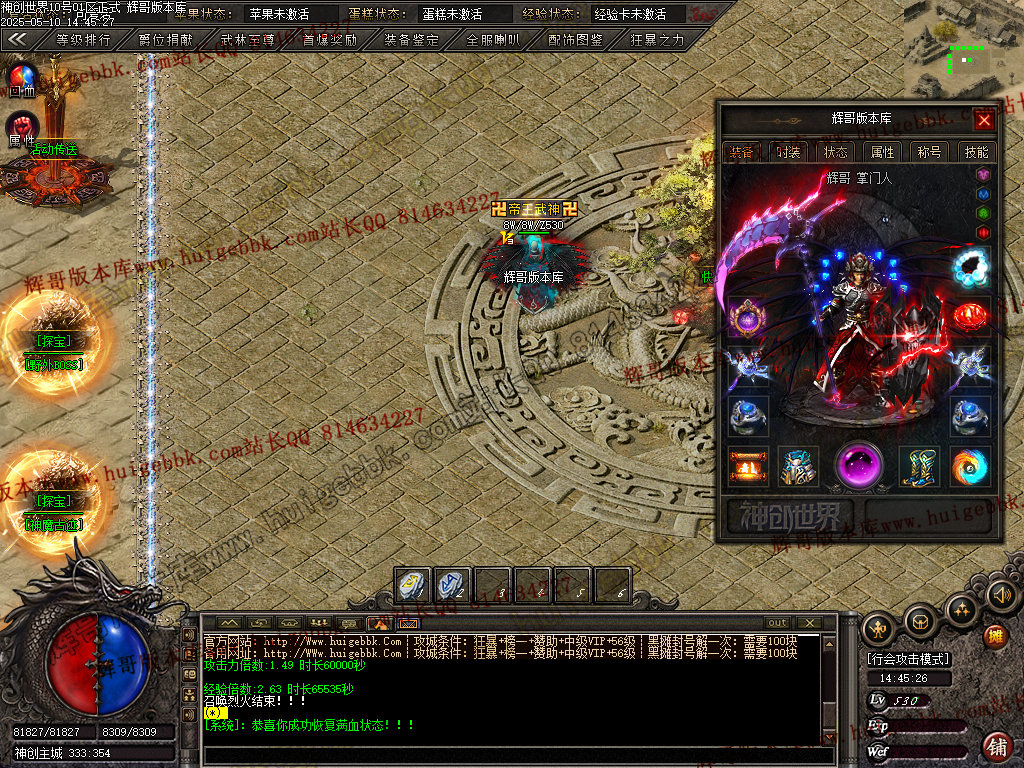Open the 爵位捐献 donation menu
The image size is (1024, 768).
[x=165, y=41]
